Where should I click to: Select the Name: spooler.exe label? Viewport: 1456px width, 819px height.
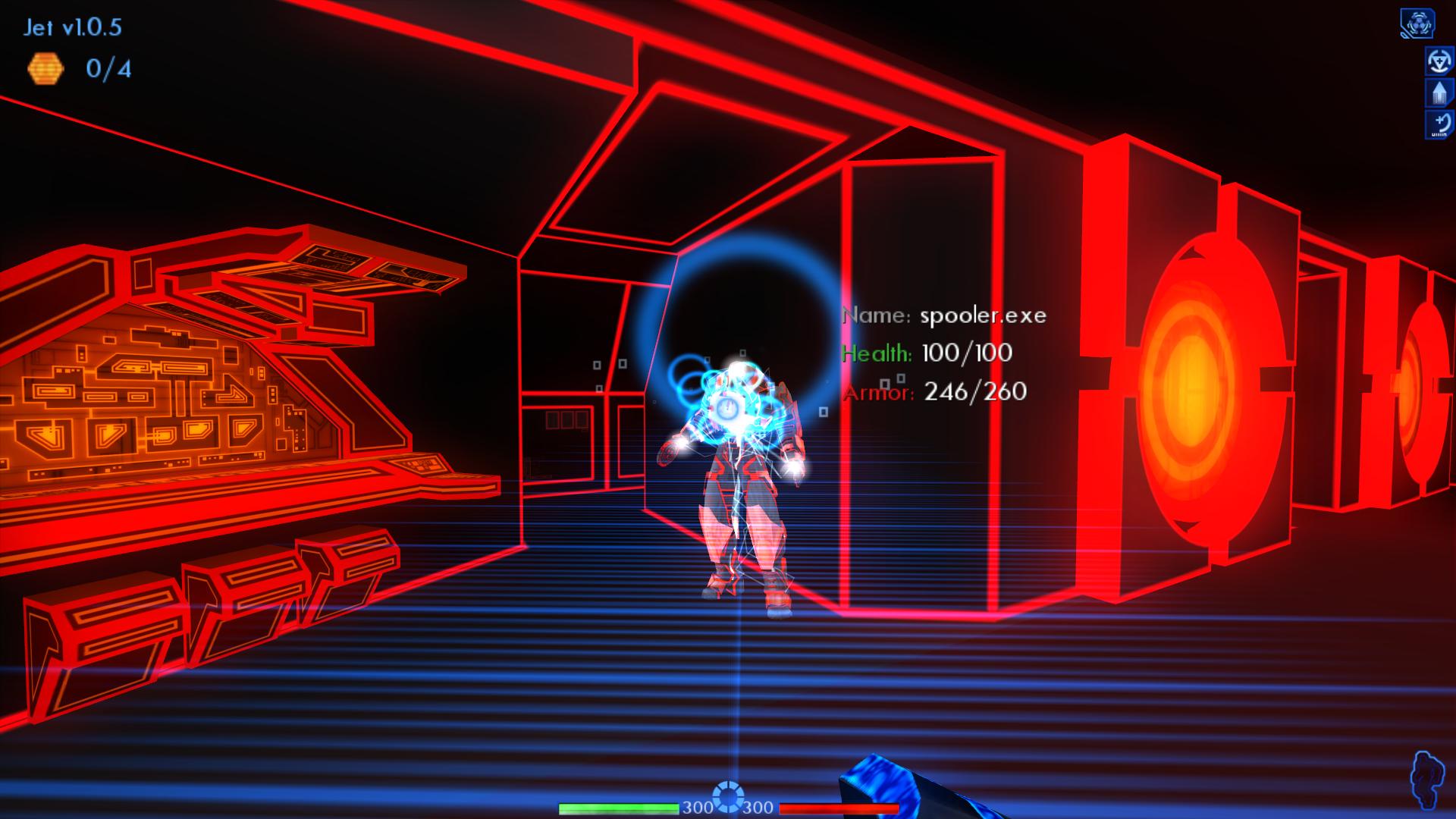click(944, 315)
